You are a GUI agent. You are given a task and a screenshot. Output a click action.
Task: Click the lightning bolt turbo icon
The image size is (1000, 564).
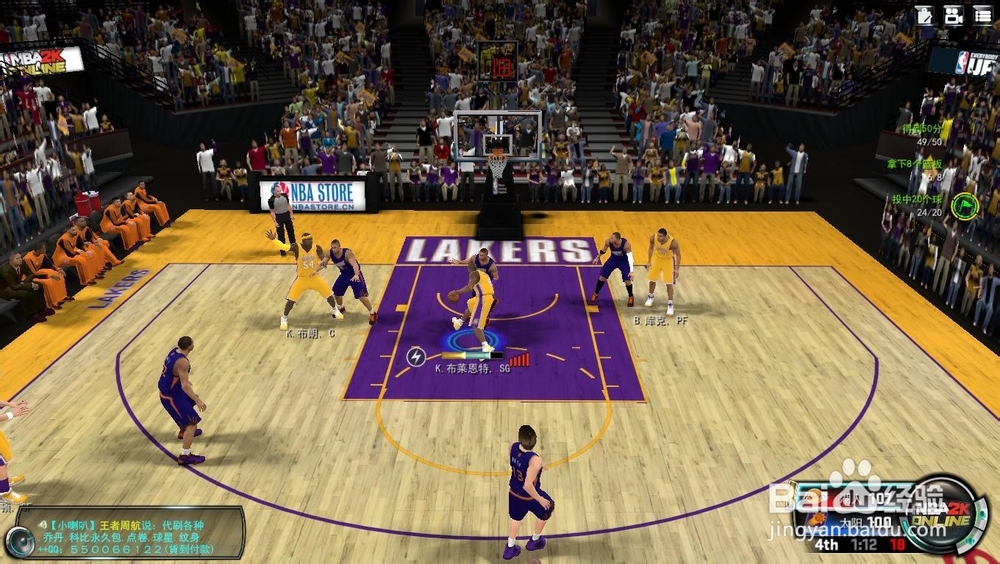[x=416, y=355]
